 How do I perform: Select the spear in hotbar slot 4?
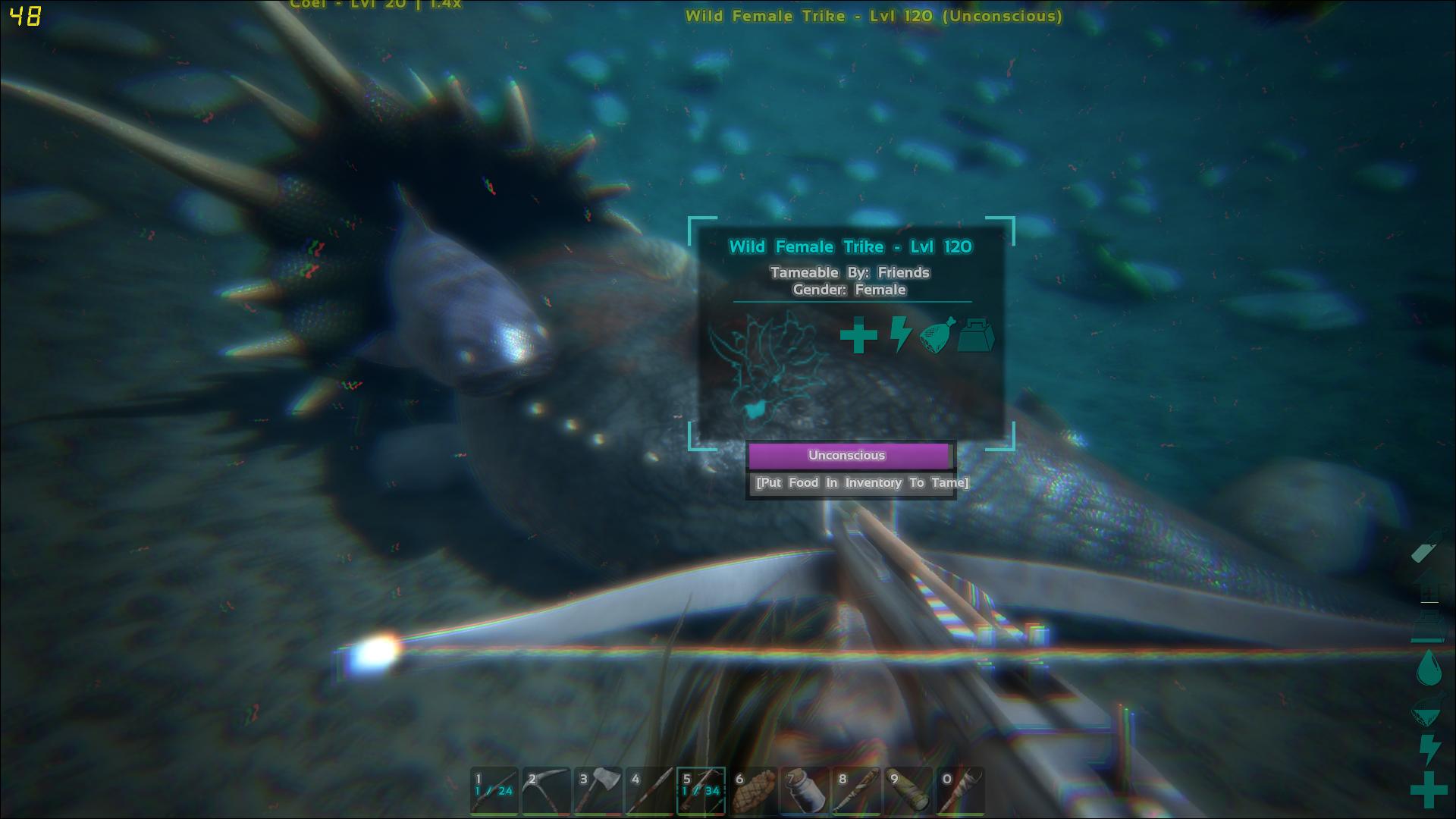coord(650,791)
